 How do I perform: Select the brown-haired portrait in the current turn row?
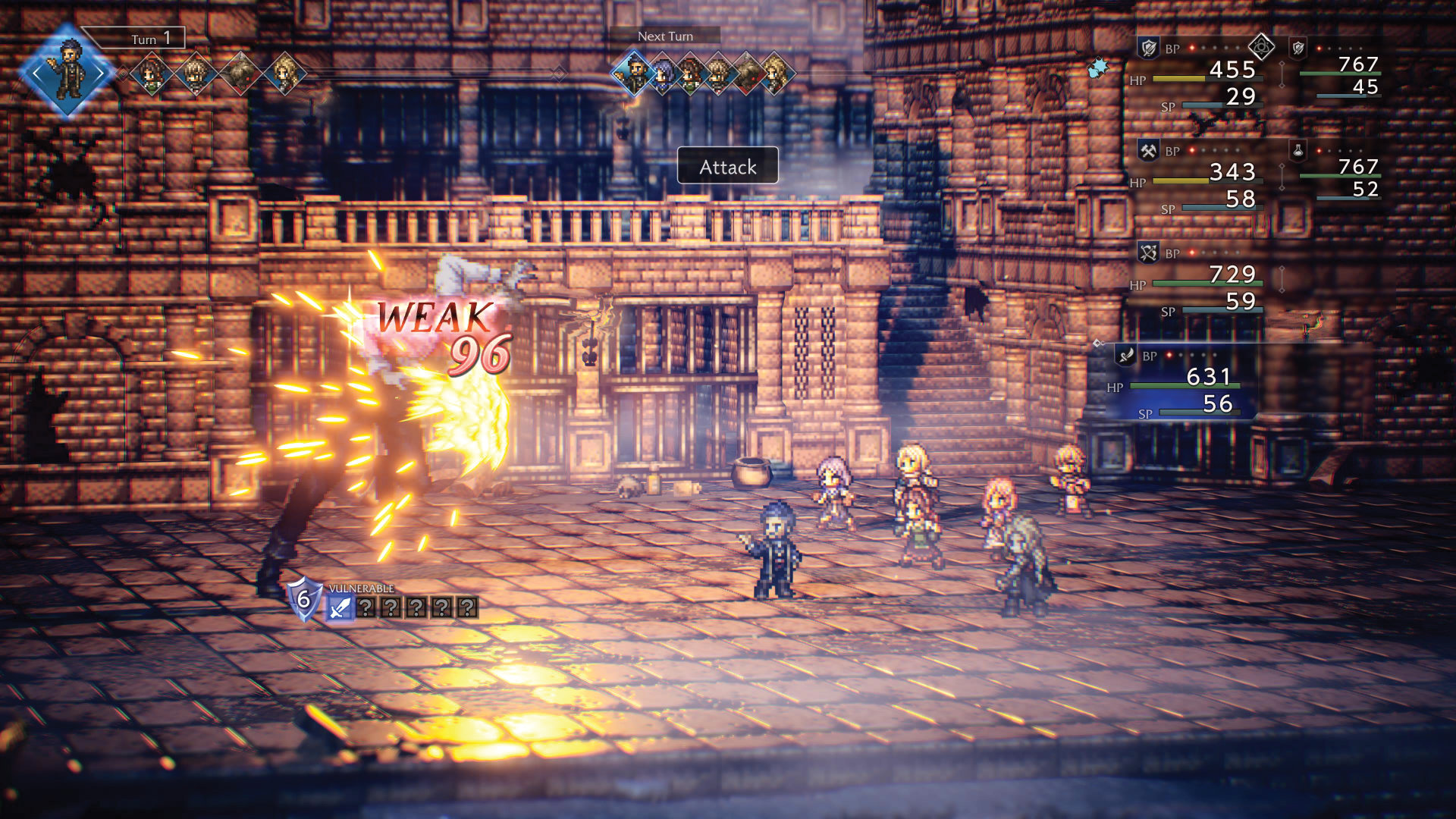click(x=152, y=74)
